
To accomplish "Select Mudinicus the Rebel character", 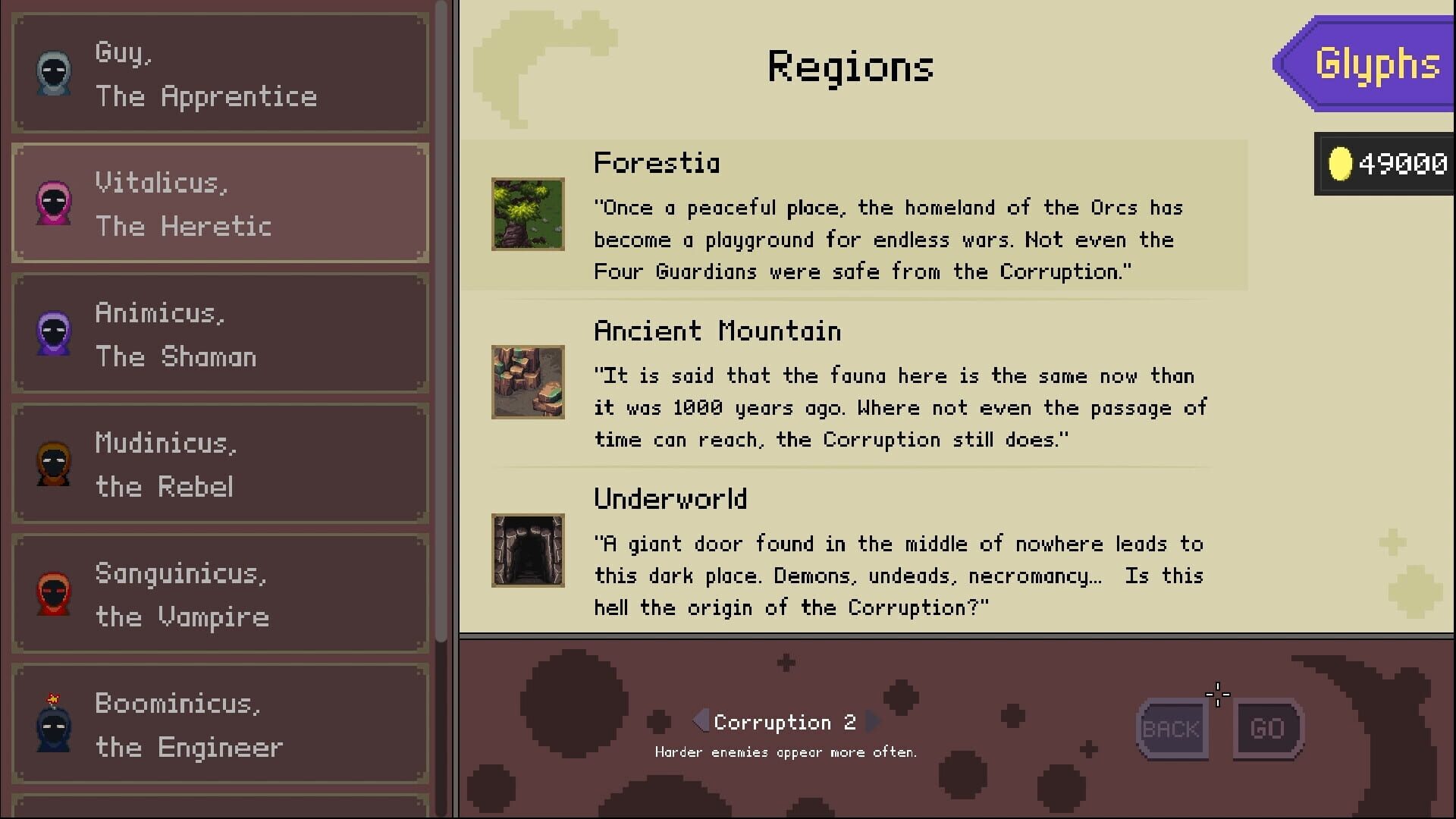I will [220, 463].
